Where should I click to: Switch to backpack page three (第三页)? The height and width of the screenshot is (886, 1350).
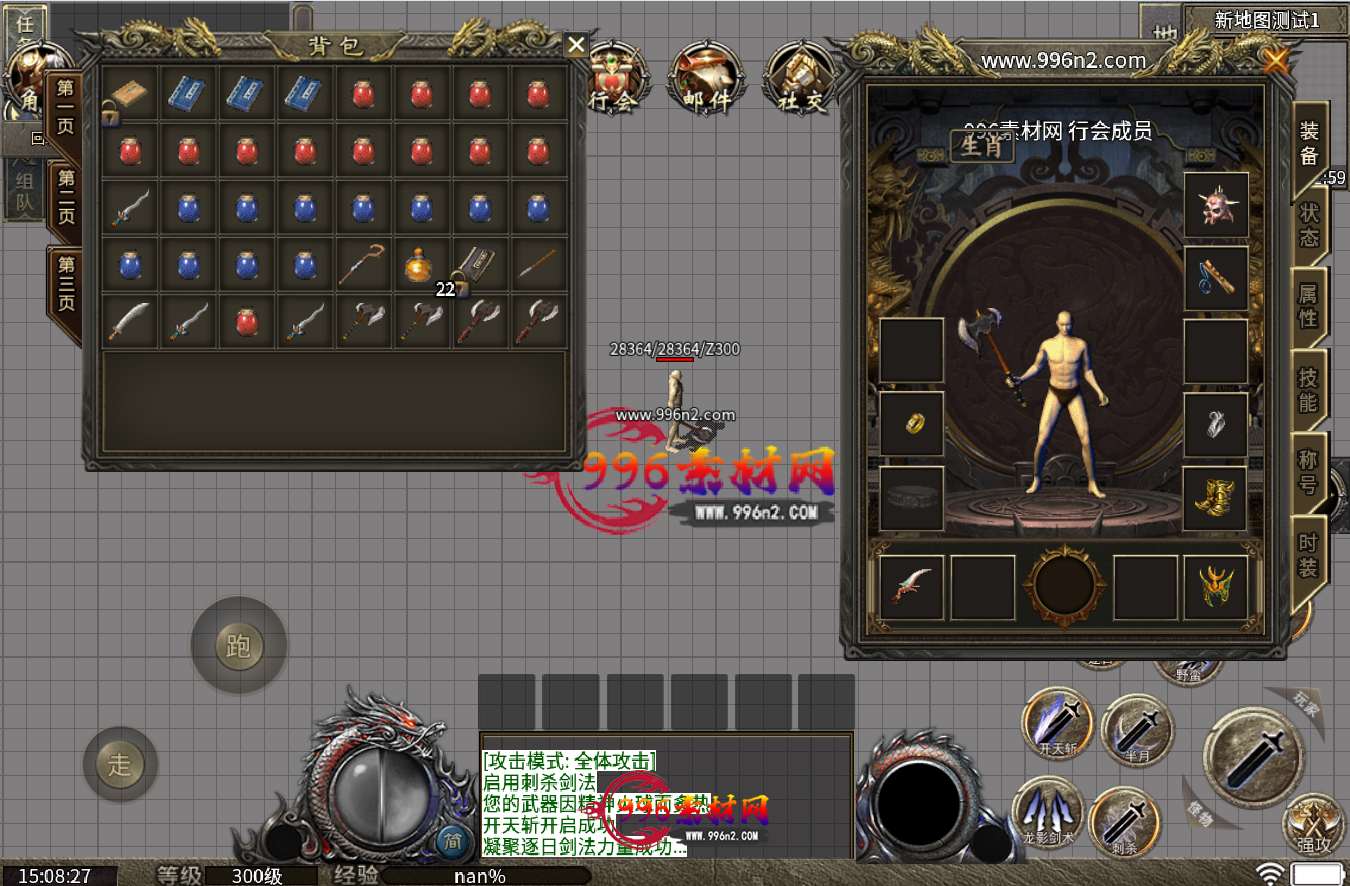(66, 283)
